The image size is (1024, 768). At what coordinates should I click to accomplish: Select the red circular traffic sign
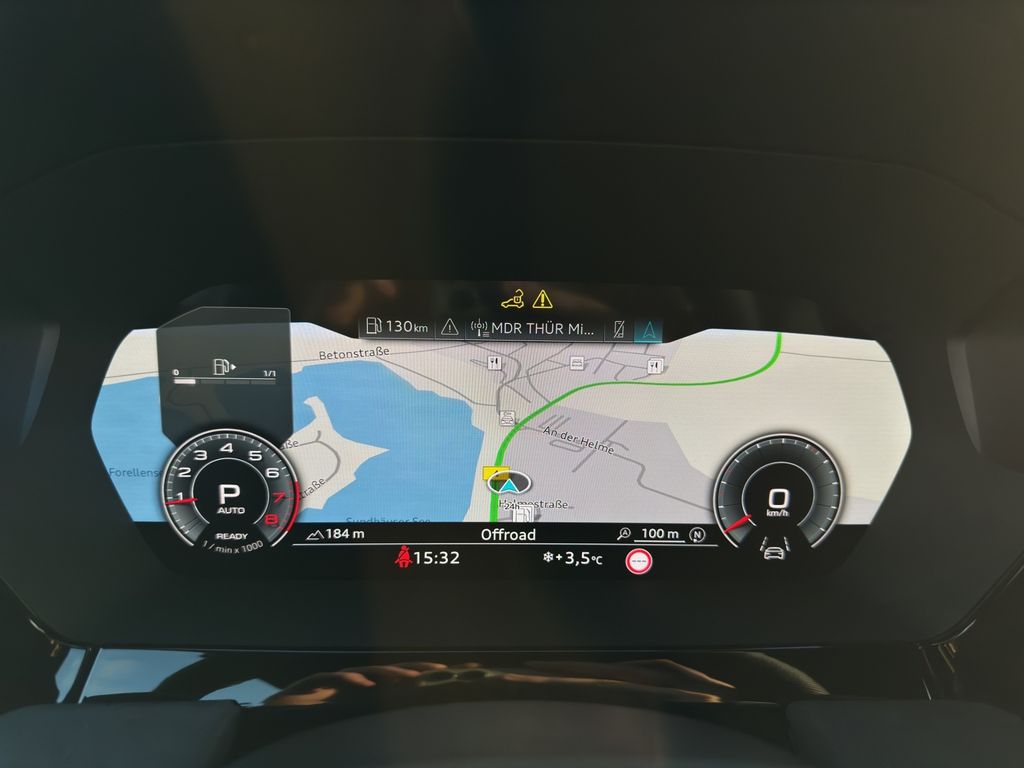click(x=640, y=561)
